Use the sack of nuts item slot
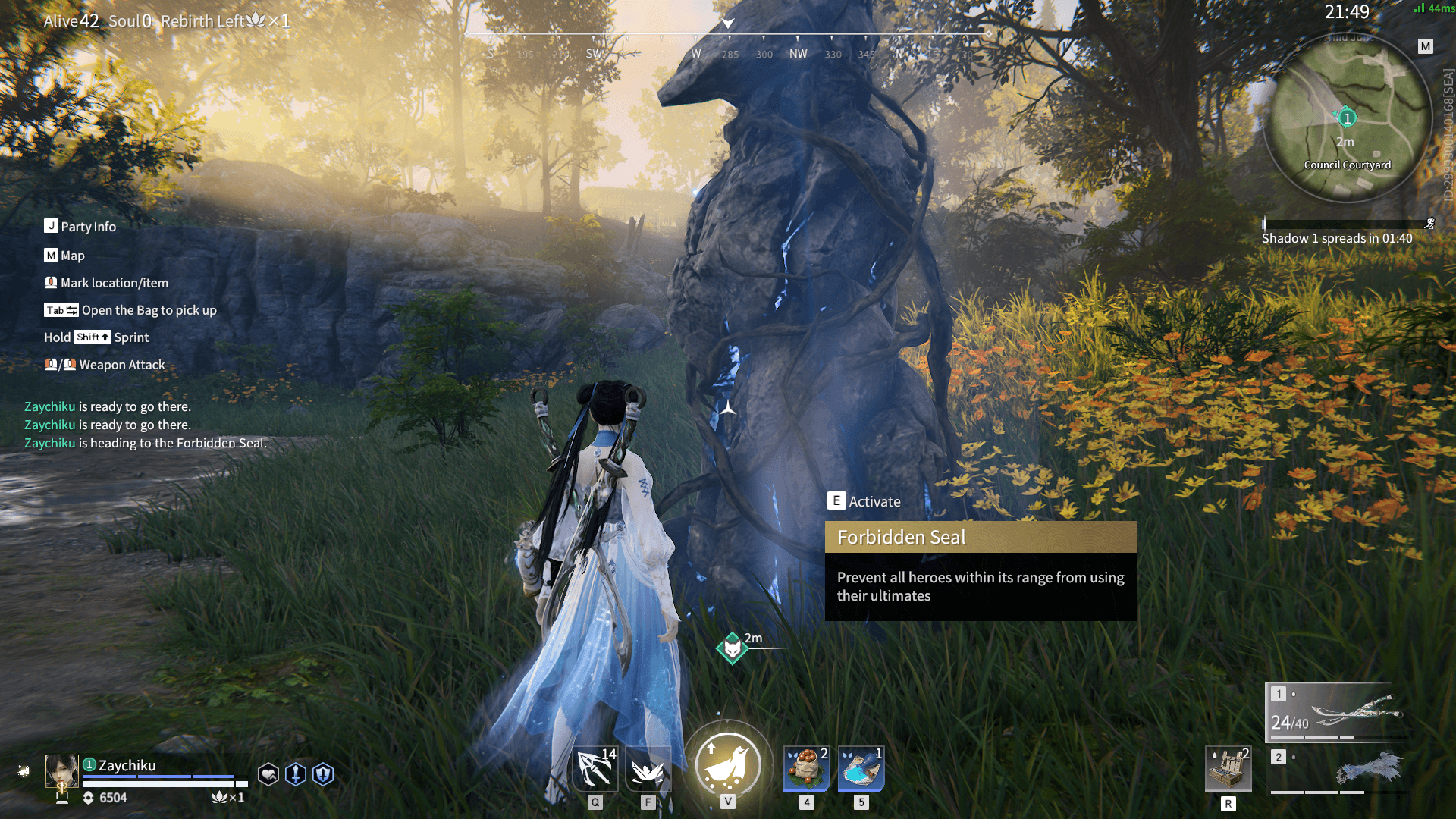1456x819 pixels. coord(806,768)
